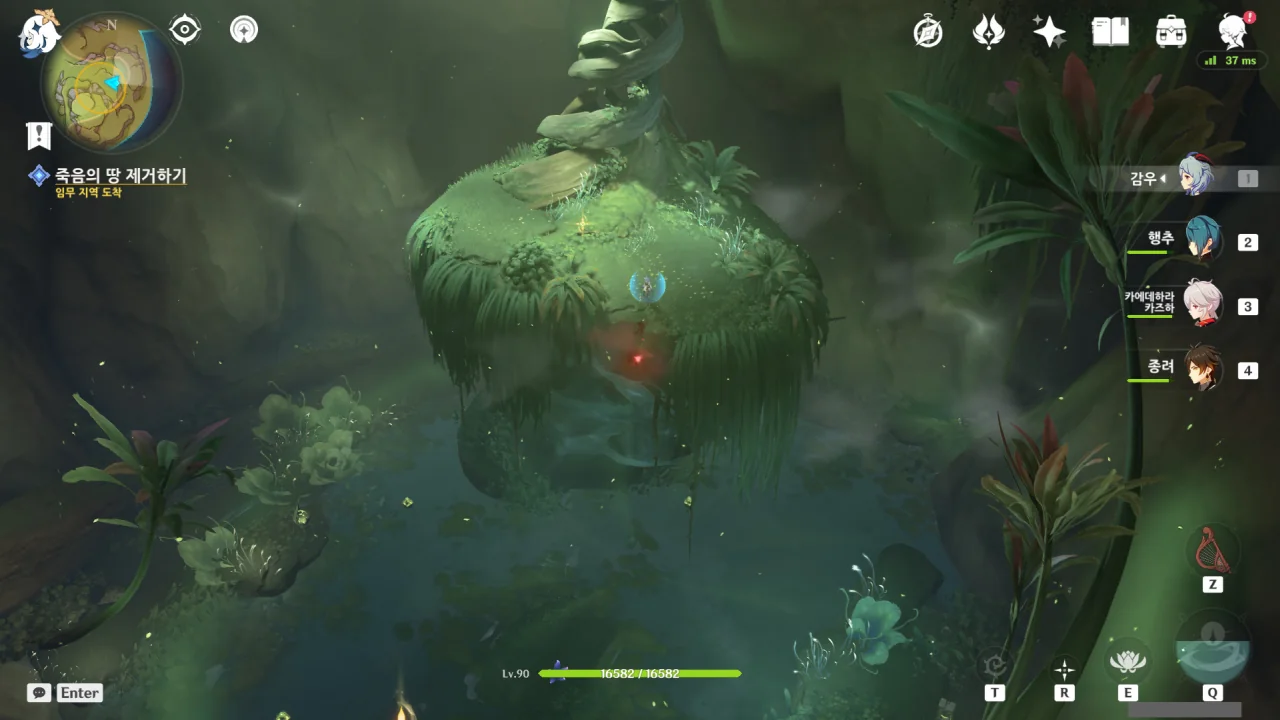The image size is (1280, 720).
Task: Trigger the elemental burst icon
Action: [x=1212, y=650]
